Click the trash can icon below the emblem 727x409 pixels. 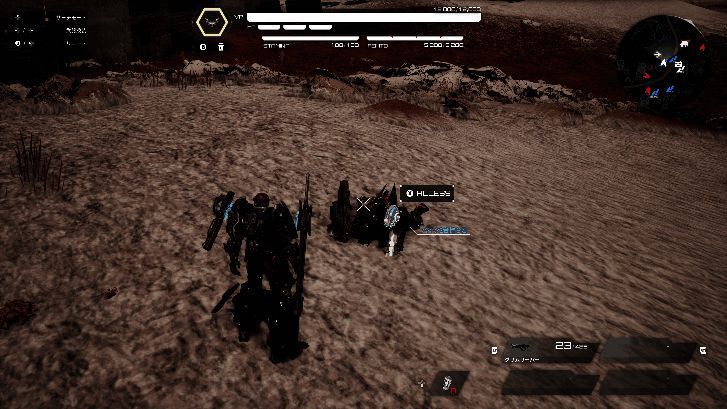(220, 46)
